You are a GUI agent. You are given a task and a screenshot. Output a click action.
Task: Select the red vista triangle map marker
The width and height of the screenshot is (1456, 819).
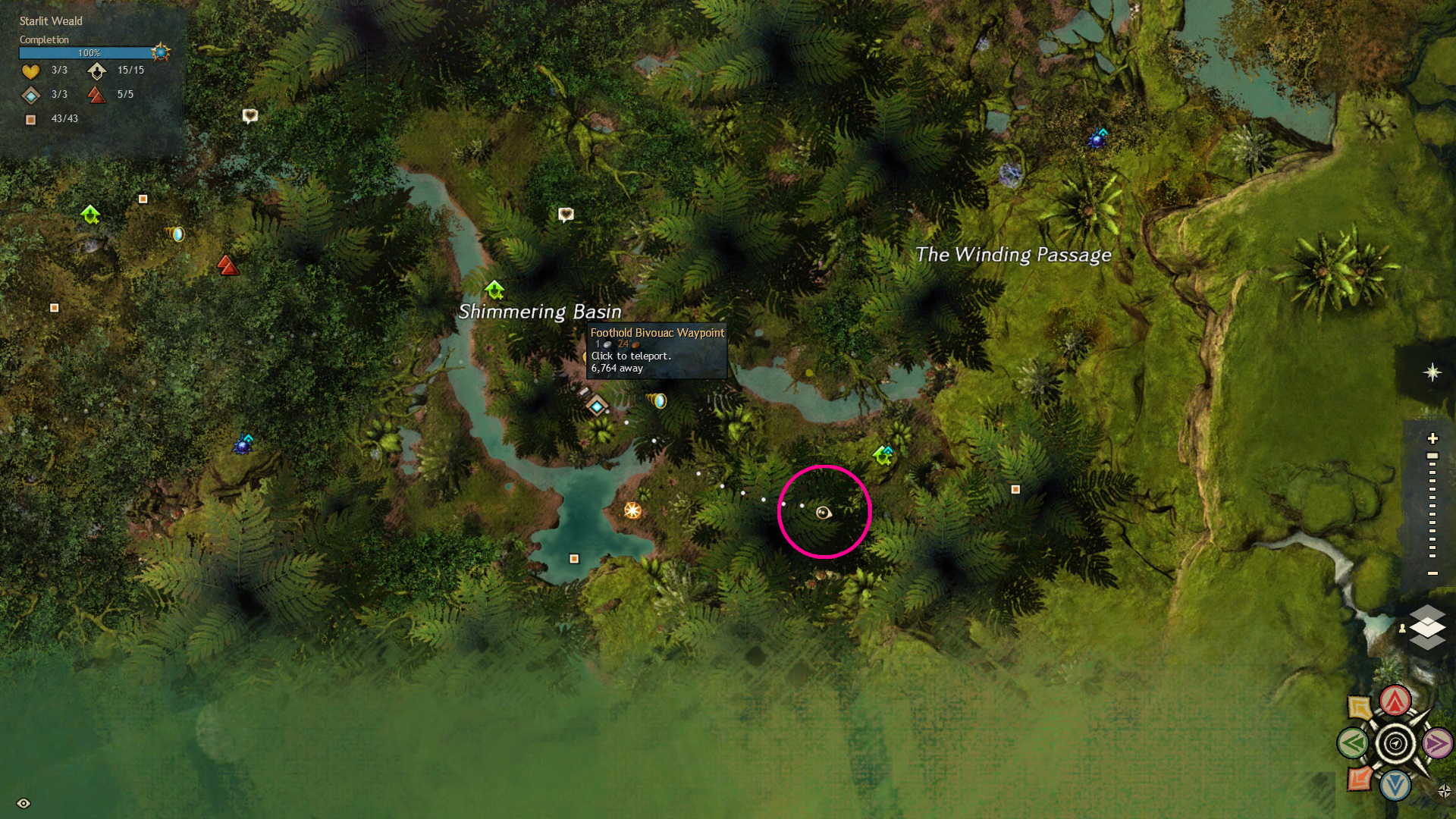coord(227,265)
